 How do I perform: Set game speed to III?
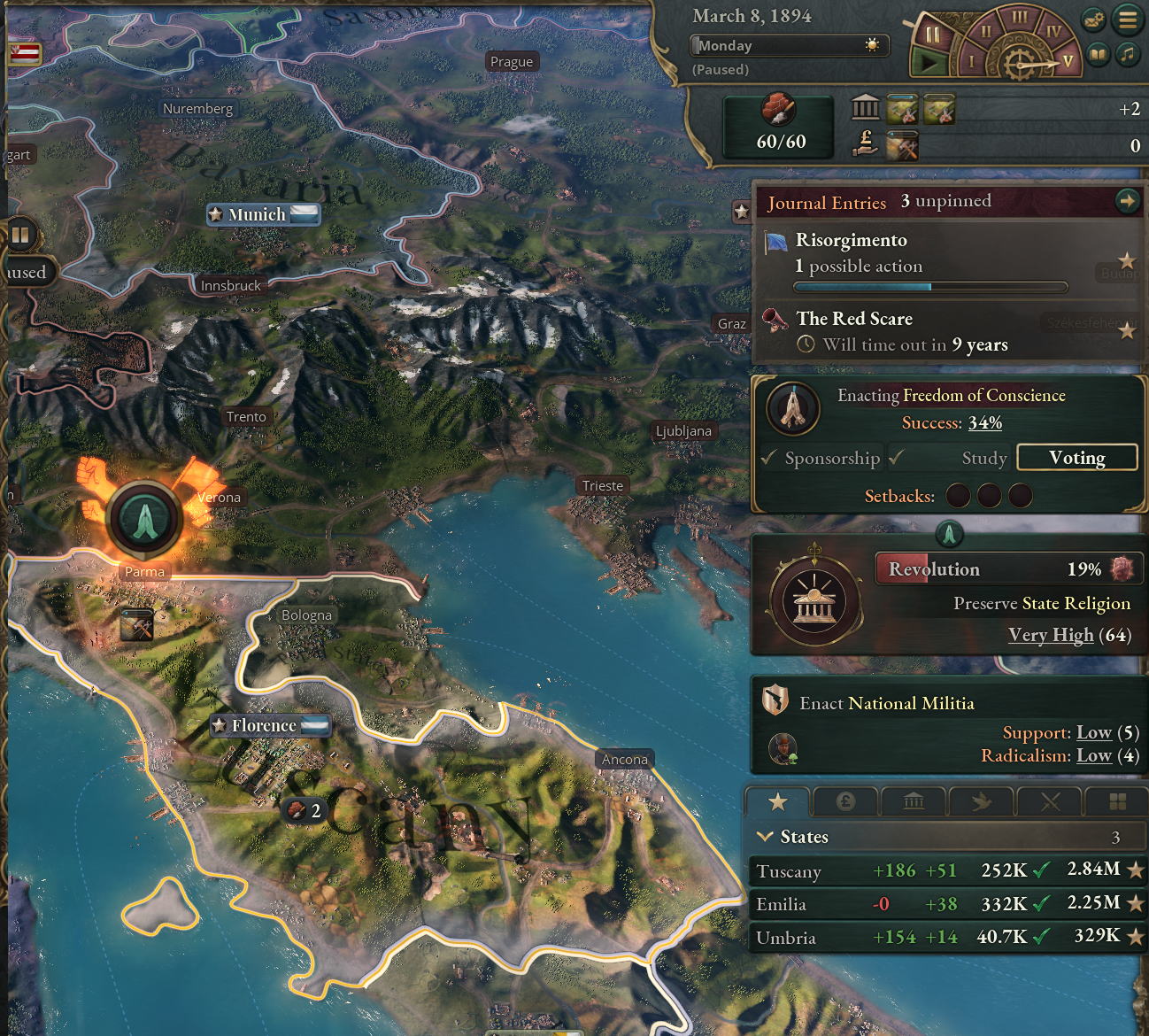coord(1020,17)
